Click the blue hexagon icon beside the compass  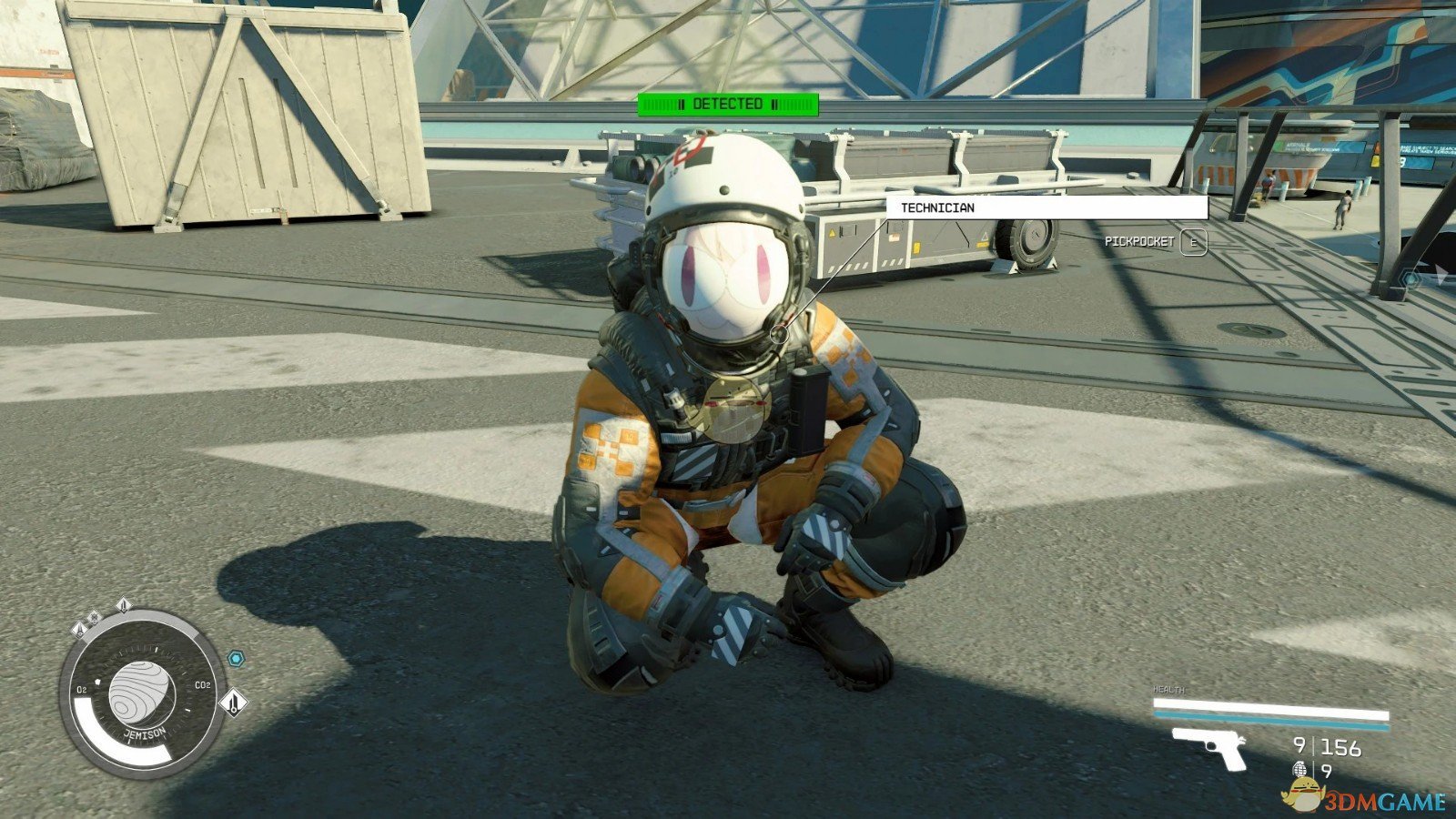(x=236, y=657)
